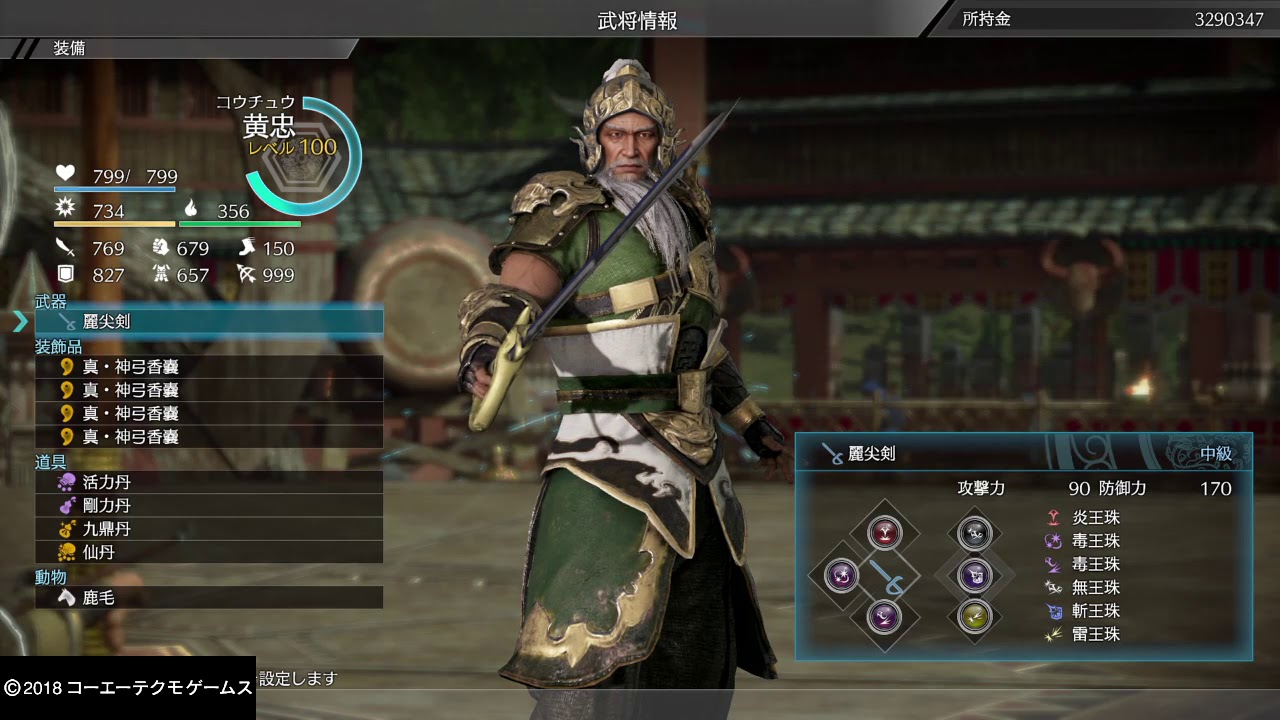Viewport: 1280px width, 720px height.
Task: Select the 剛力丹 item entry
Action: pyautogui.click(x=208, y=505)
